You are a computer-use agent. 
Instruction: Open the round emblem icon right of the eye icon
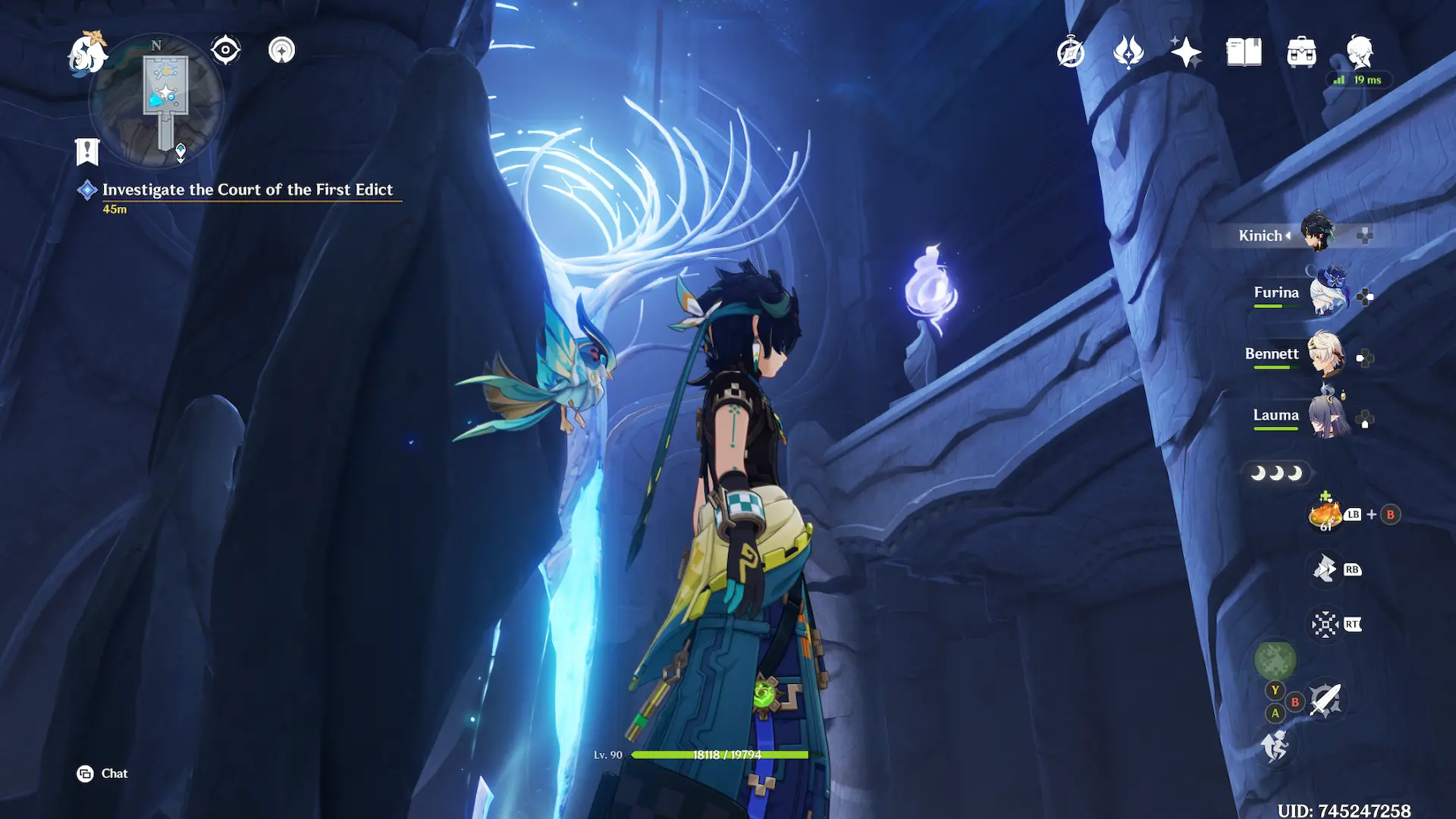point(281,51)
